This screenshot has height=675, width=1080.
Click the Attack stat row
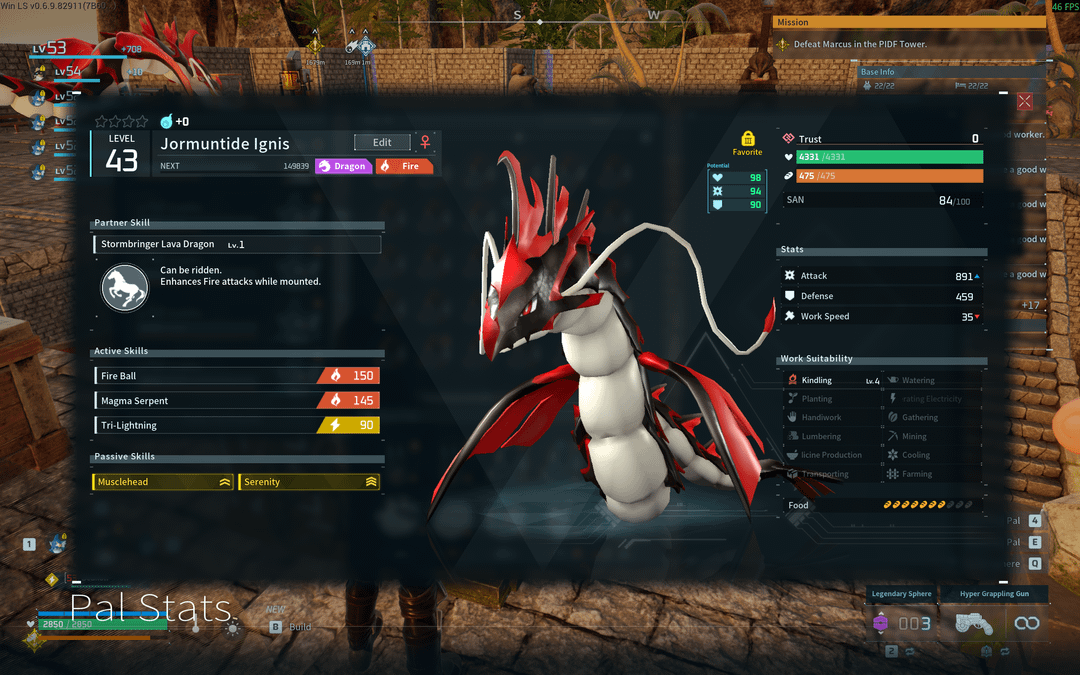pos(882,276)
